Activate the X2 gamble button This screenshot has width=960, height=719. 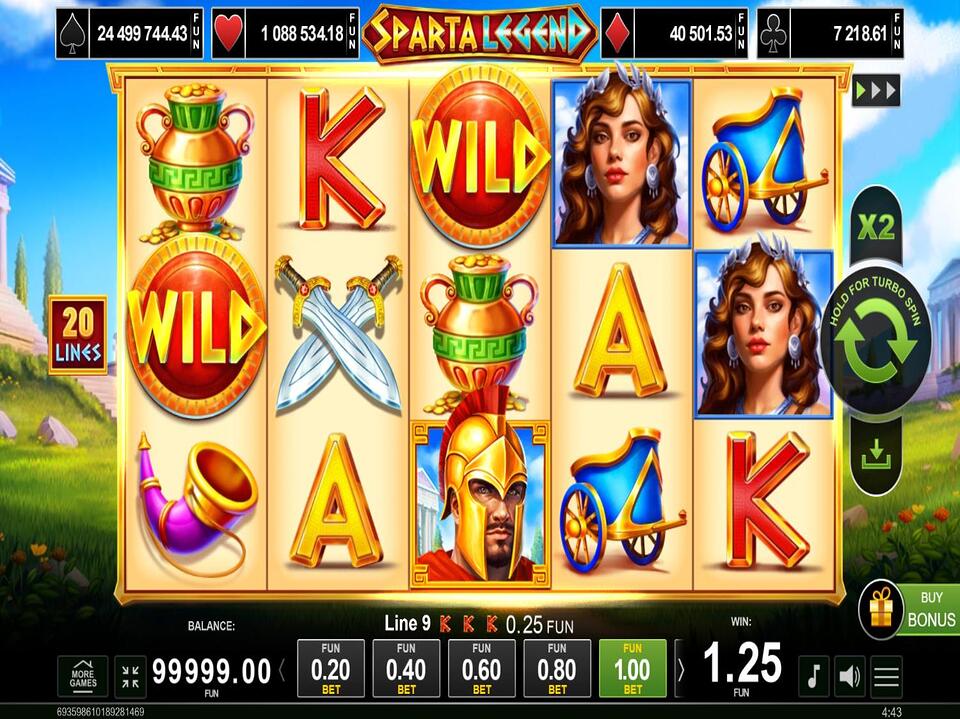[x=876, y=228]
